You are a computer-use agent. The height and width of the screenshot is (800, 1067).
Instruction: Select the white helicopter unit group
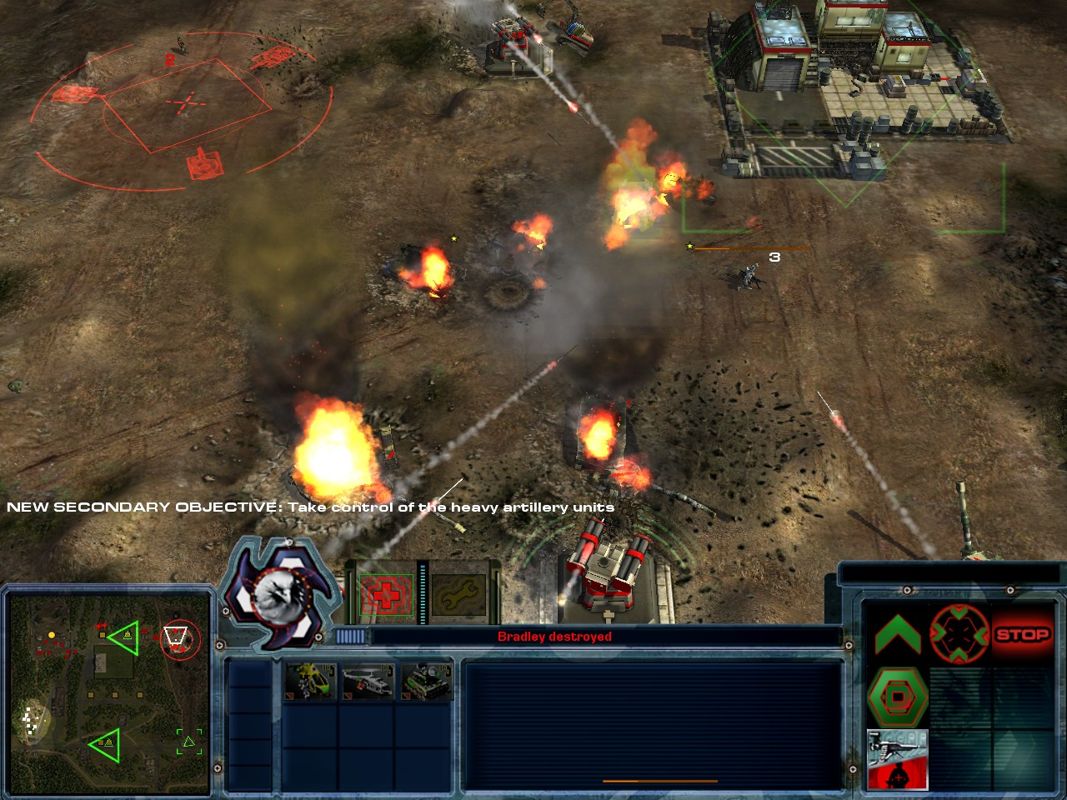coord(367,681)
